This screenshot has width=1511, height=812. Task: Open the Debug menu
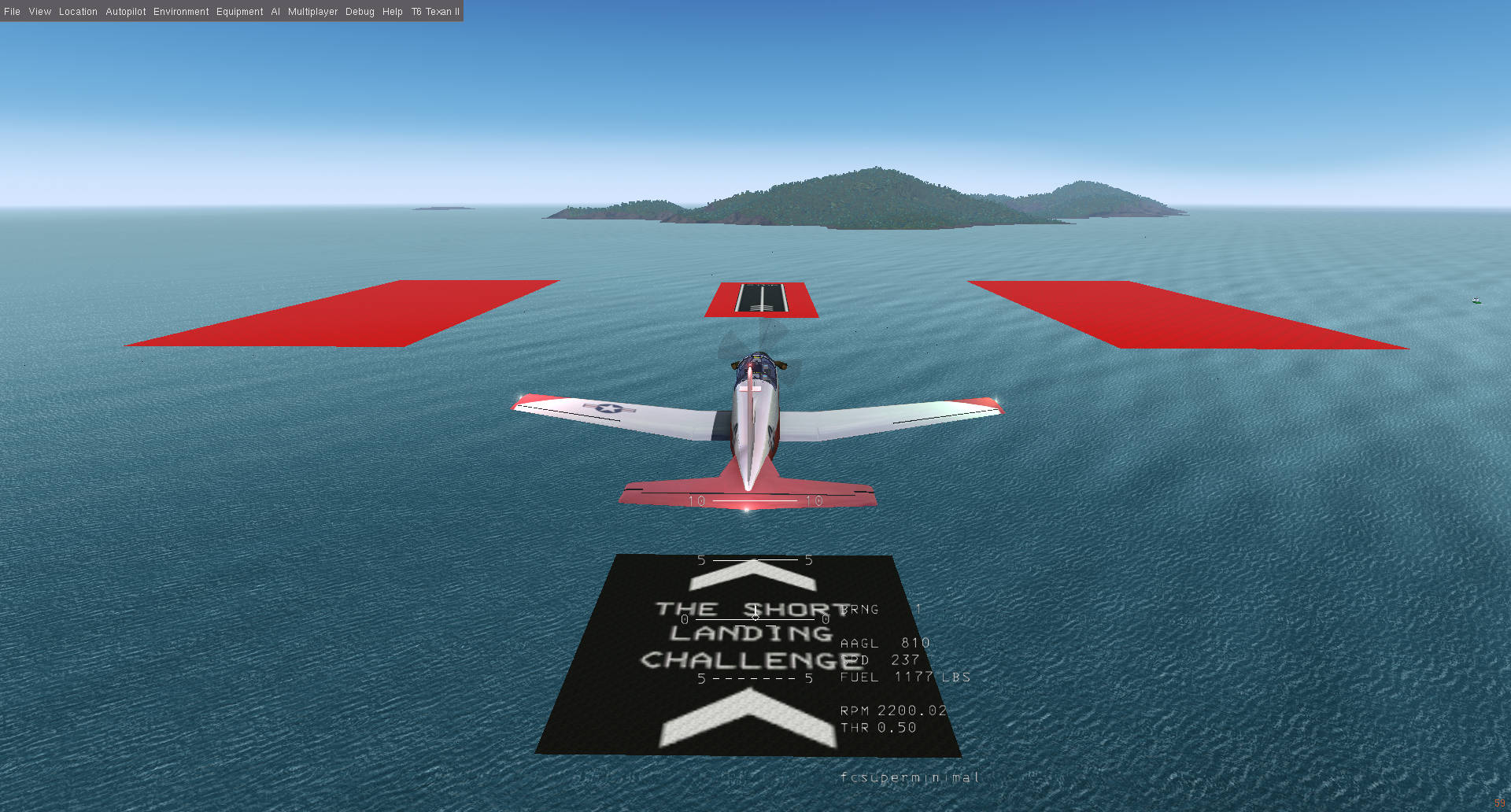pyautogui.click(x=359, y=11)
